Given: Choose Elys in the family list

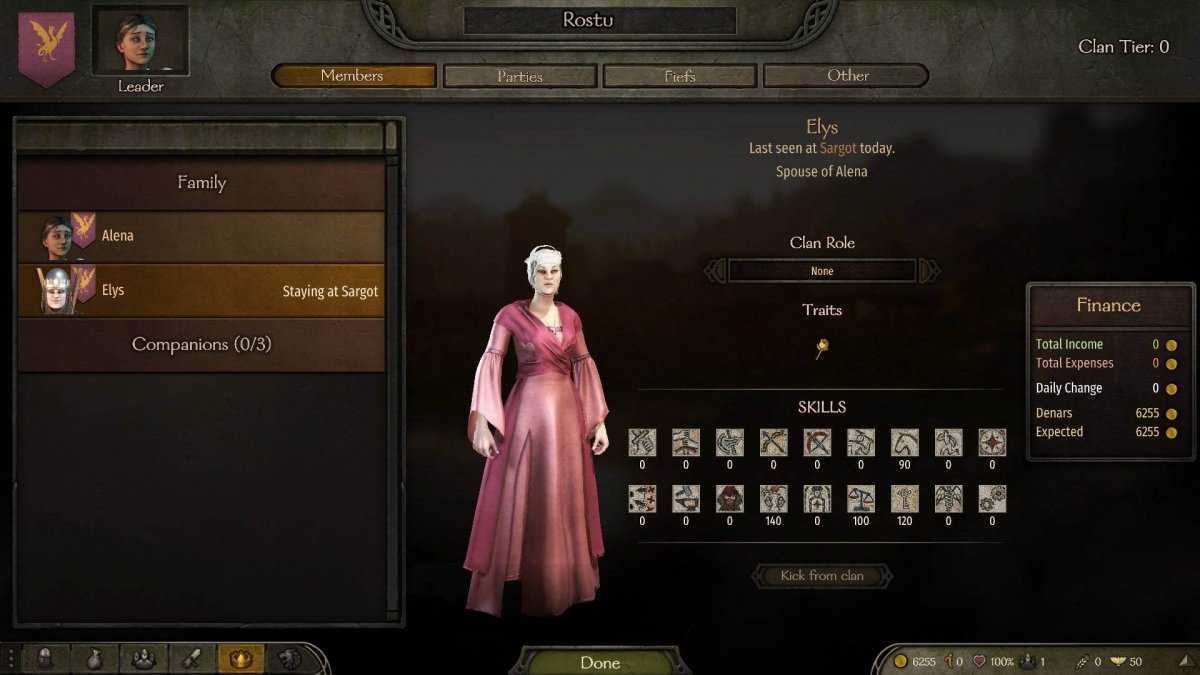Looking at the screenshot, I should [x=201, y=291].
